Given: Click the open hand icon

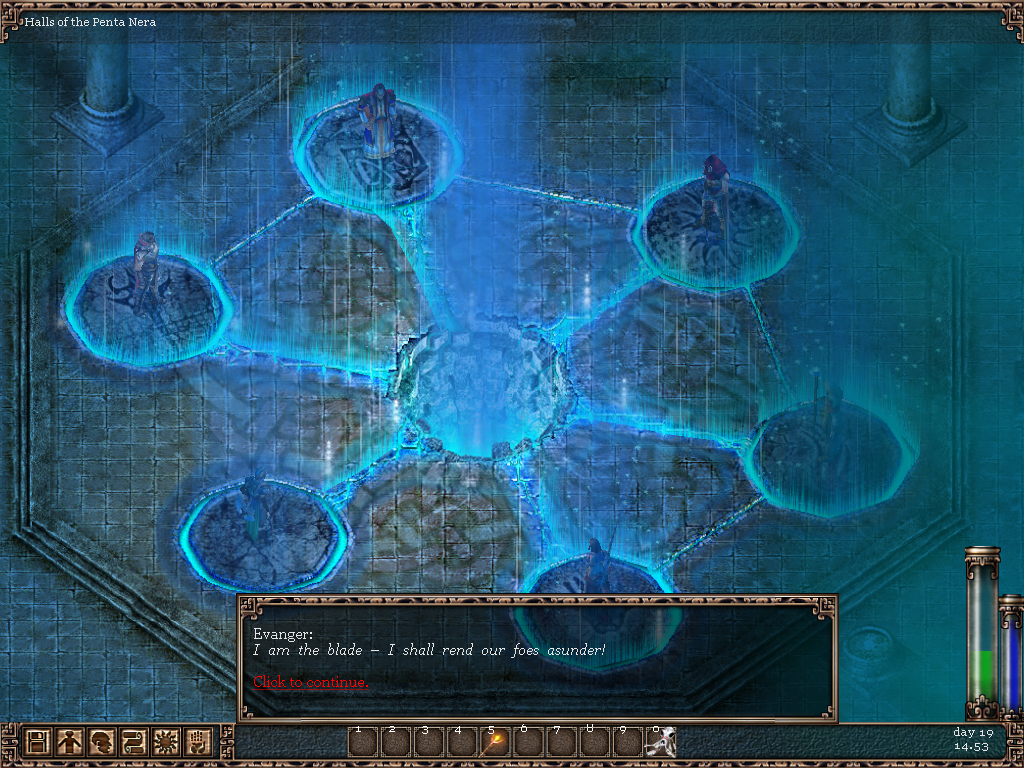Looking at the screenshot, I should [198, 743].
